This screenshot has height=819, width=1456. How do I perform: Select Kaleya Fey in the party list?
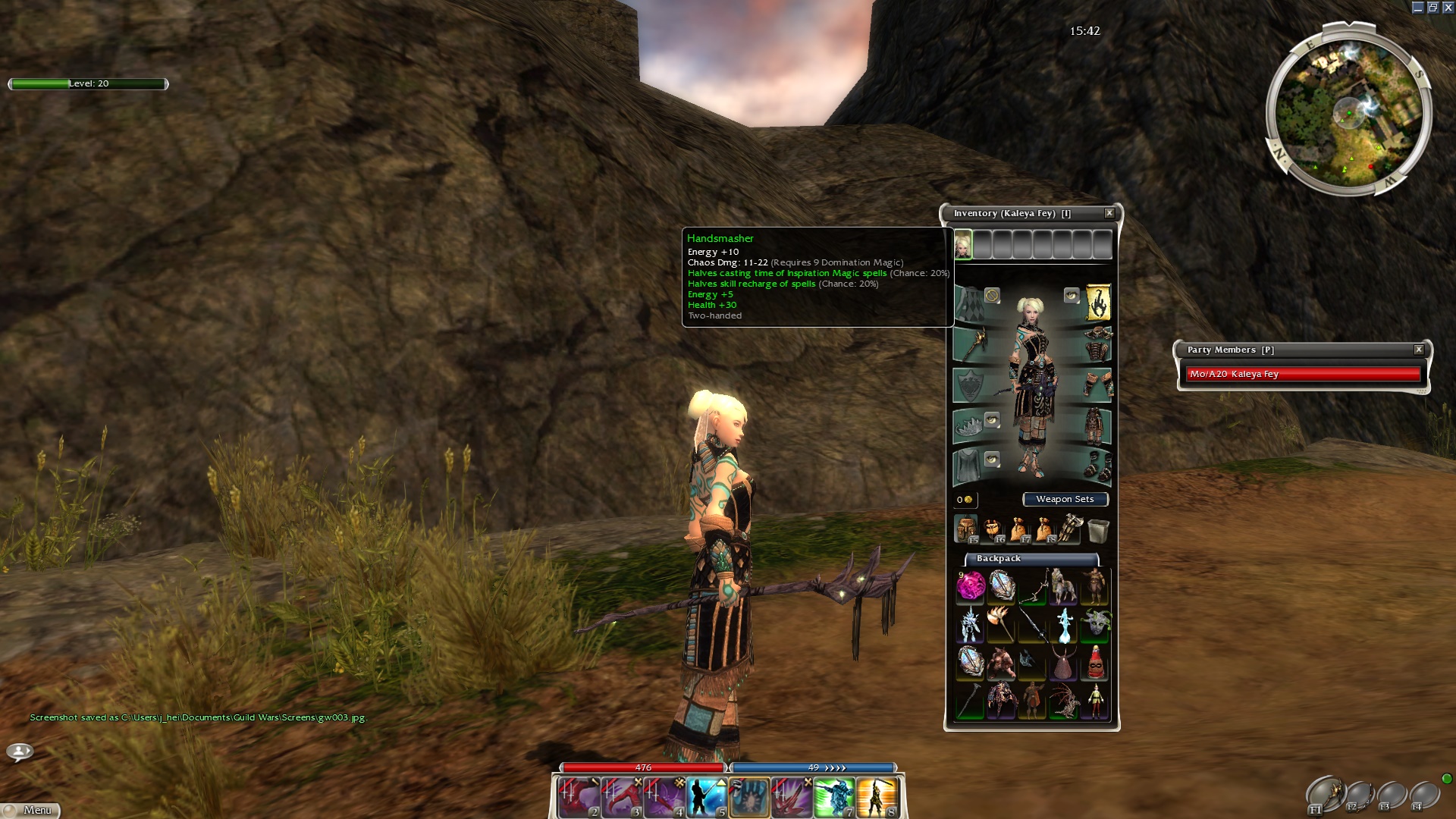(1302, 374)
